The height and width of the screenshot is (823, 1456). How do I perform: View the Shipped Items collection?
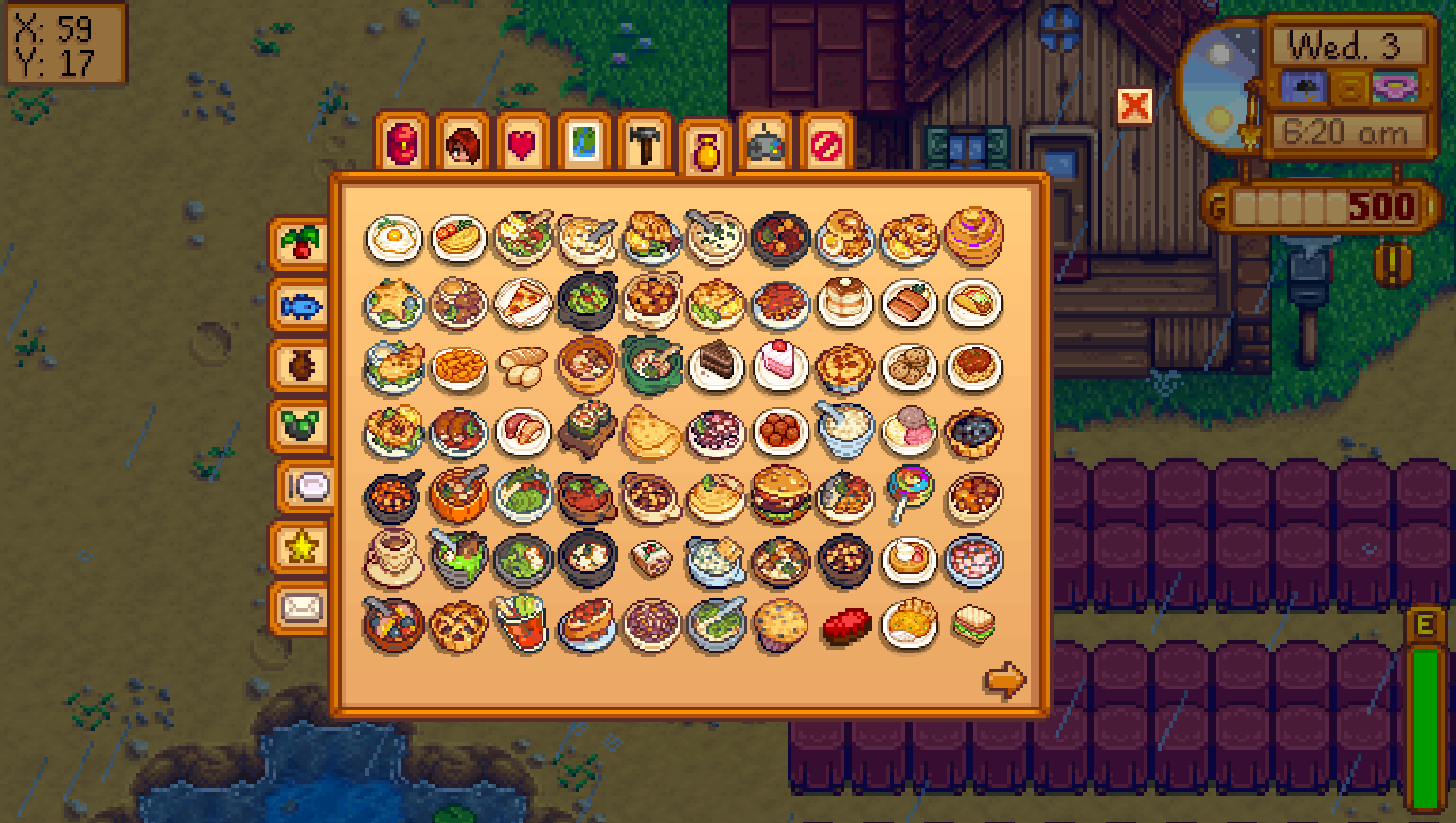[301, 244]
